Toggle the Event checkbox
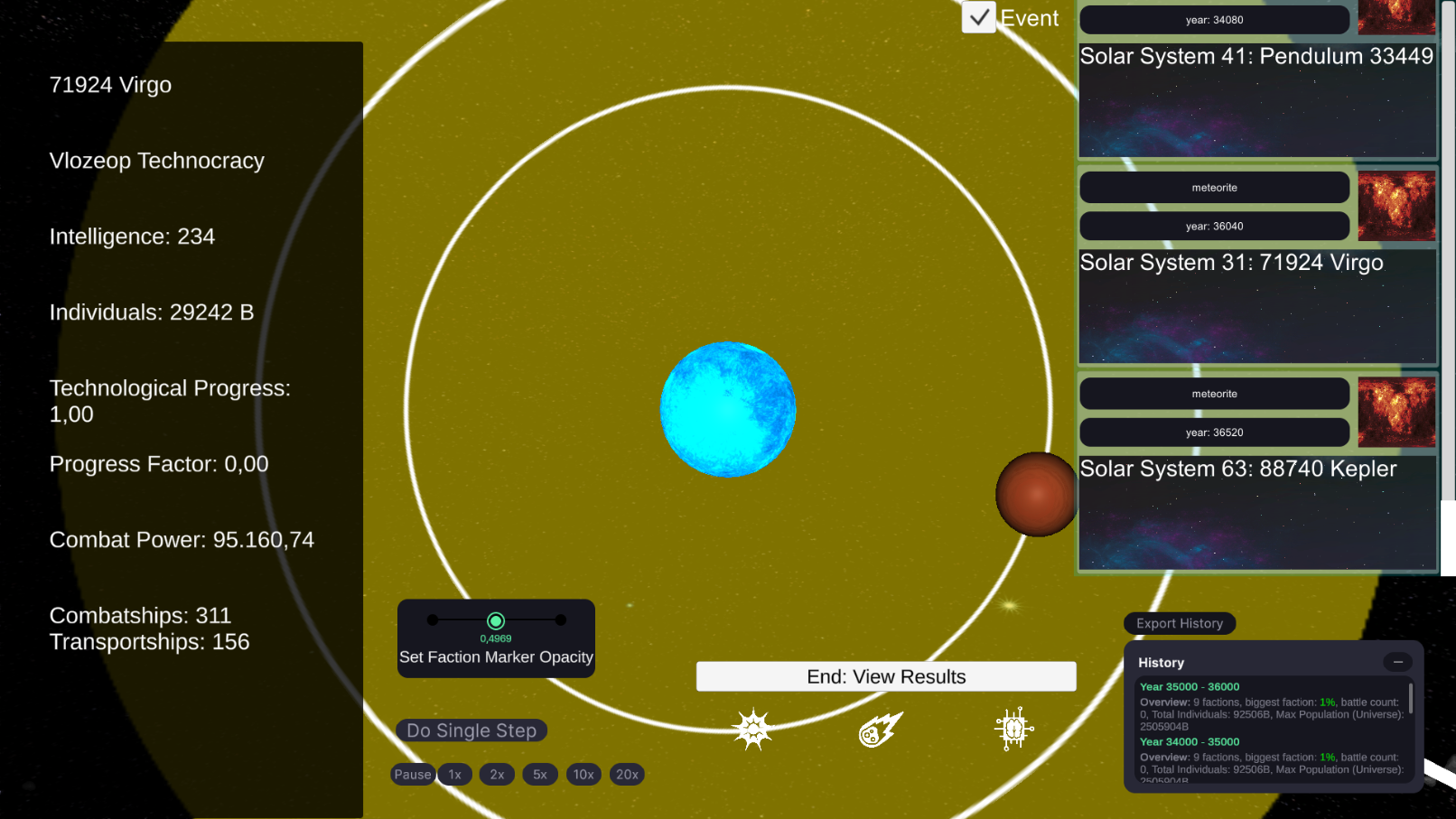This screenshot has width=1456, height=819. [979, 17]
